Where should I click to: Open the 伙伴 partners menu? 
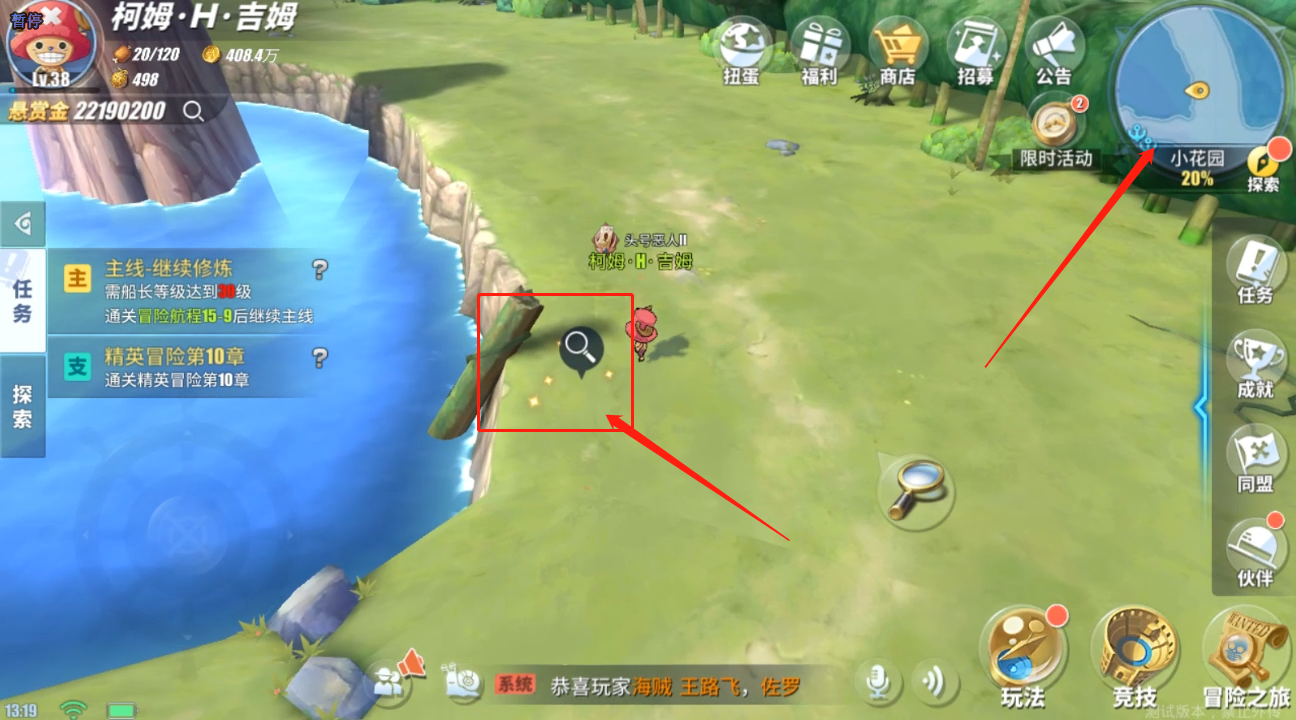pyautogui.click(x=1256, y=550)
